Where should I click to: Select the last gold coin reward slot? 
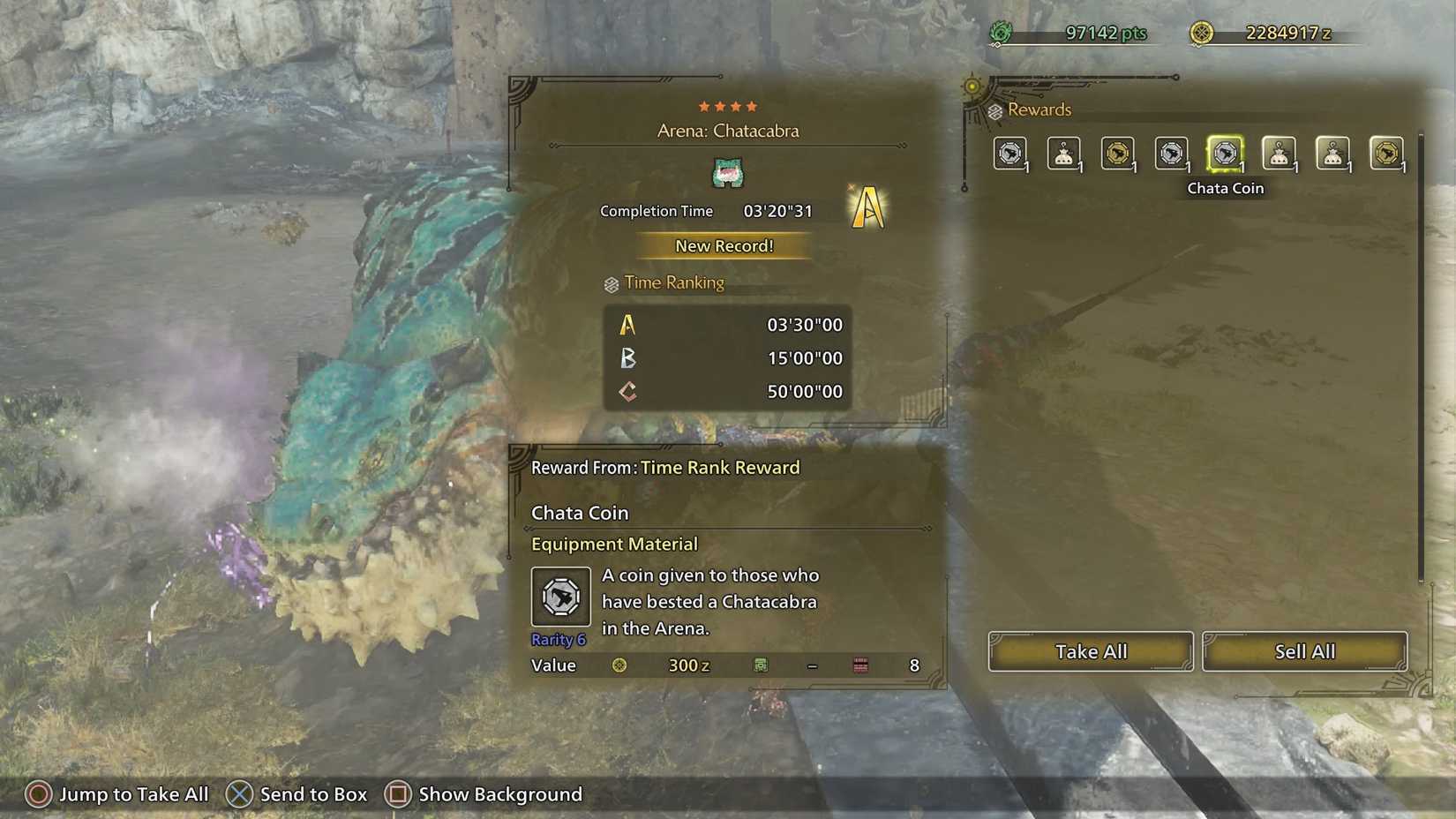[x=1388, y=152]
